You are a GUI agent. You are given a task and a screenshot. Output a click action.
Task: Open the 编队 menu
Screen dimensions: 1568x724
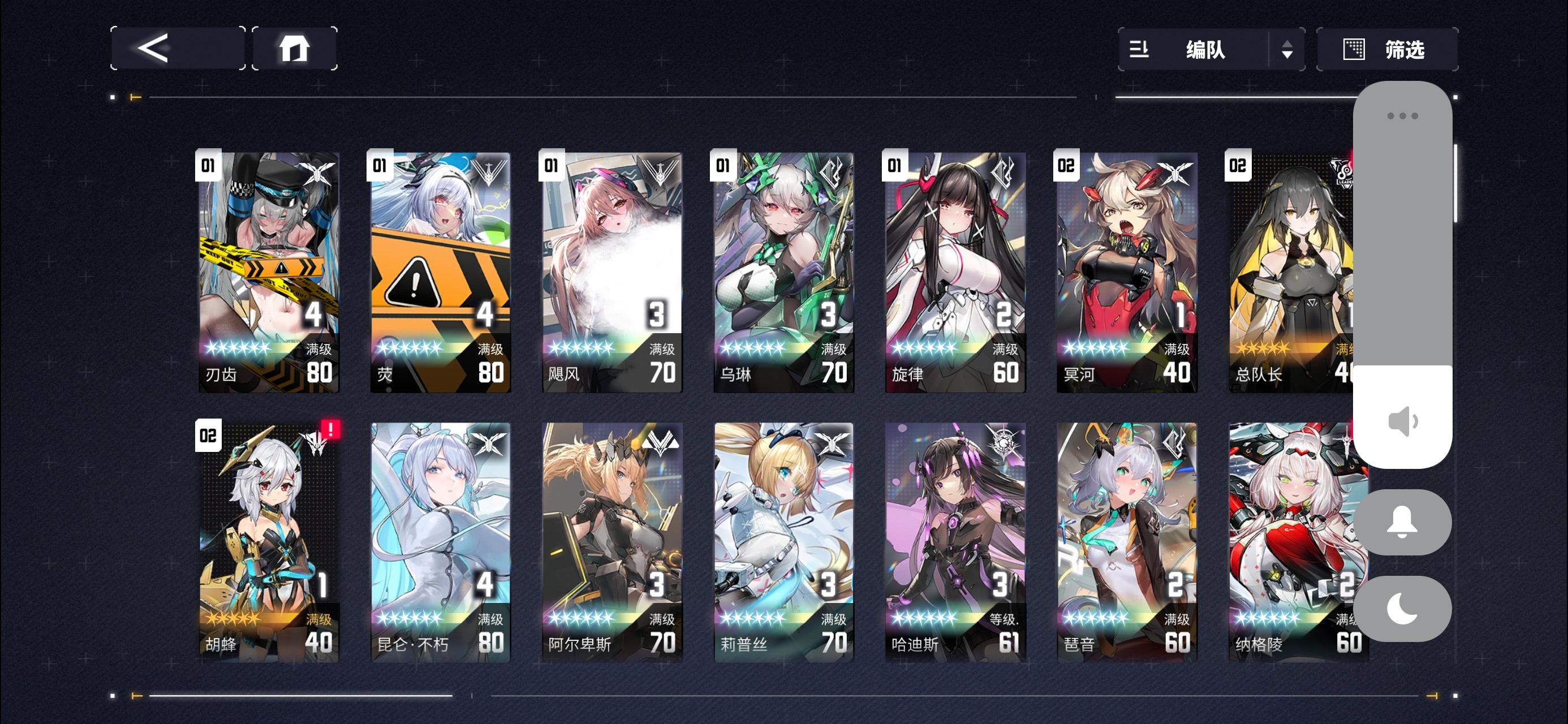[1207, 49]
